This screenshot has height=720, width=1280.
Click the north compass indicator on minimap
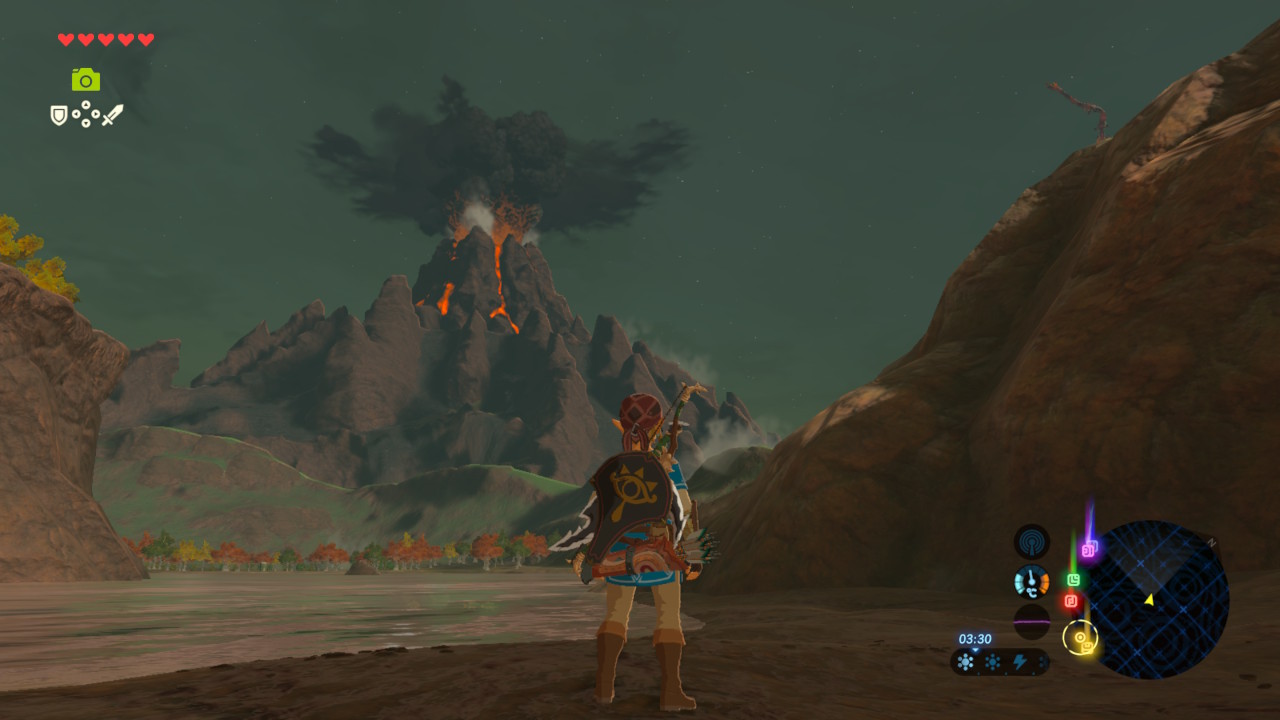pos(1211,543)
